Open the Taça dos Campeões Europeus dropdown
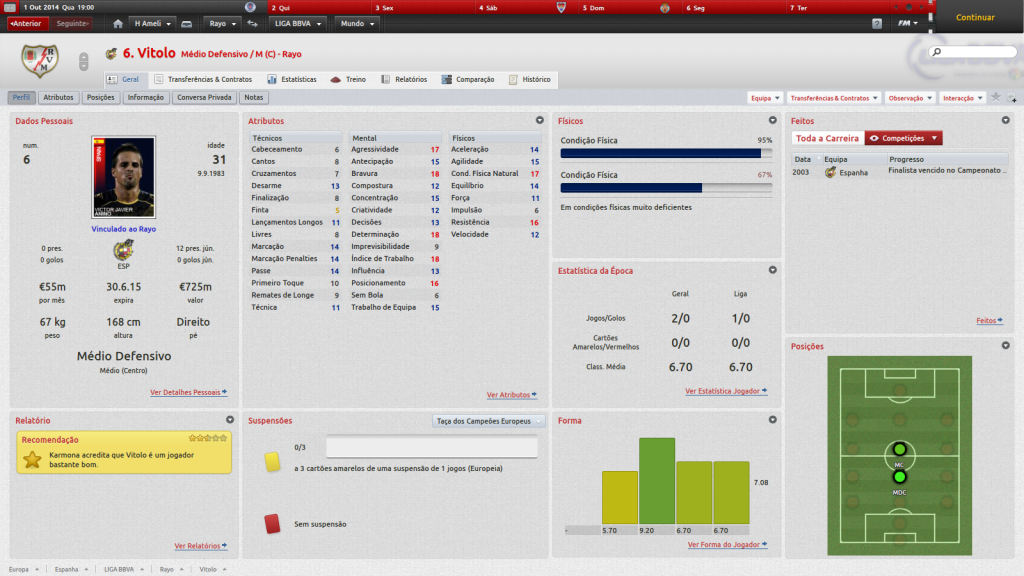The width and height of the screenshot is (1024, 576). 489,421
